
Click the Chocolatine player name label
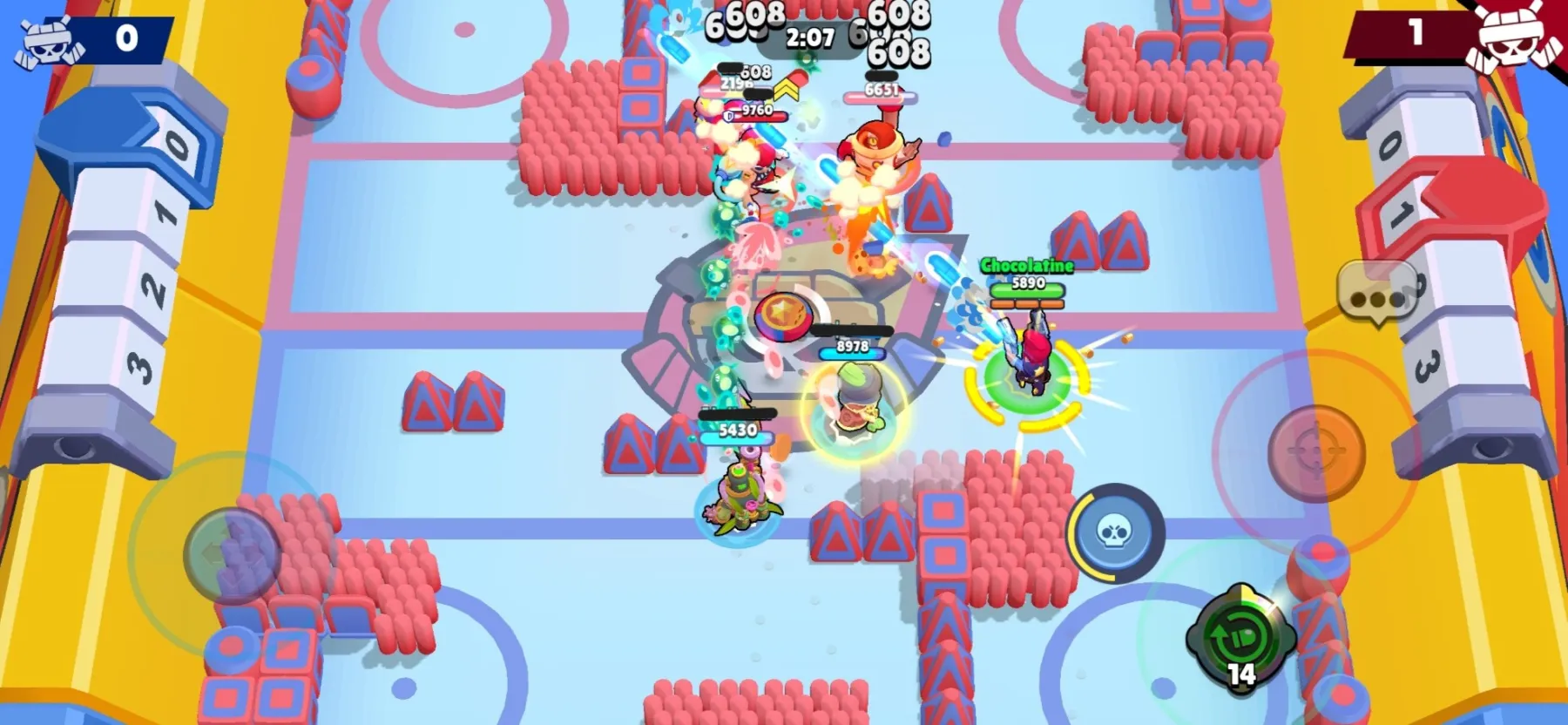1028,263
